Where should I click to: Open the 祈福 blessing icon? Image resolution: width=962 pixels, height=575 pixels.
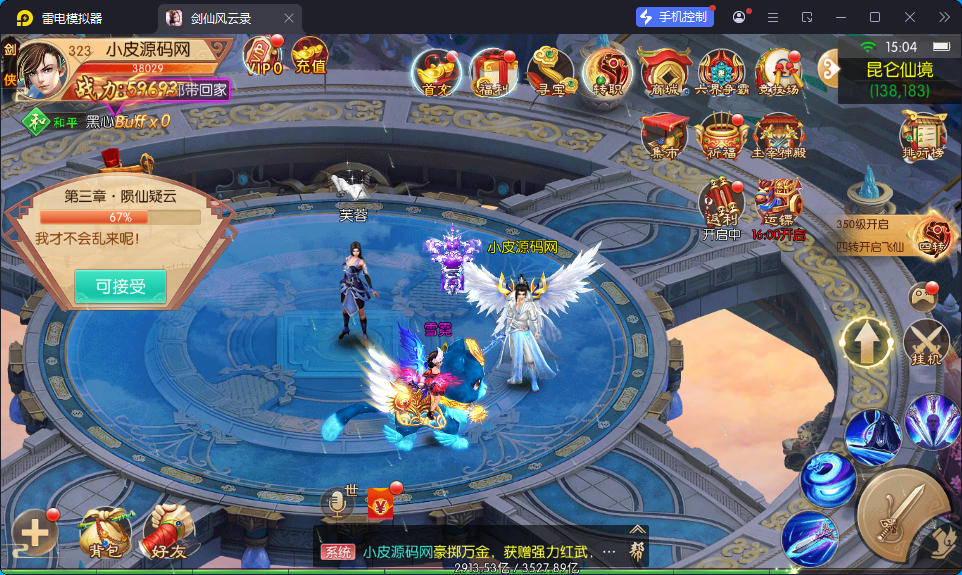[x=721, y=135]
